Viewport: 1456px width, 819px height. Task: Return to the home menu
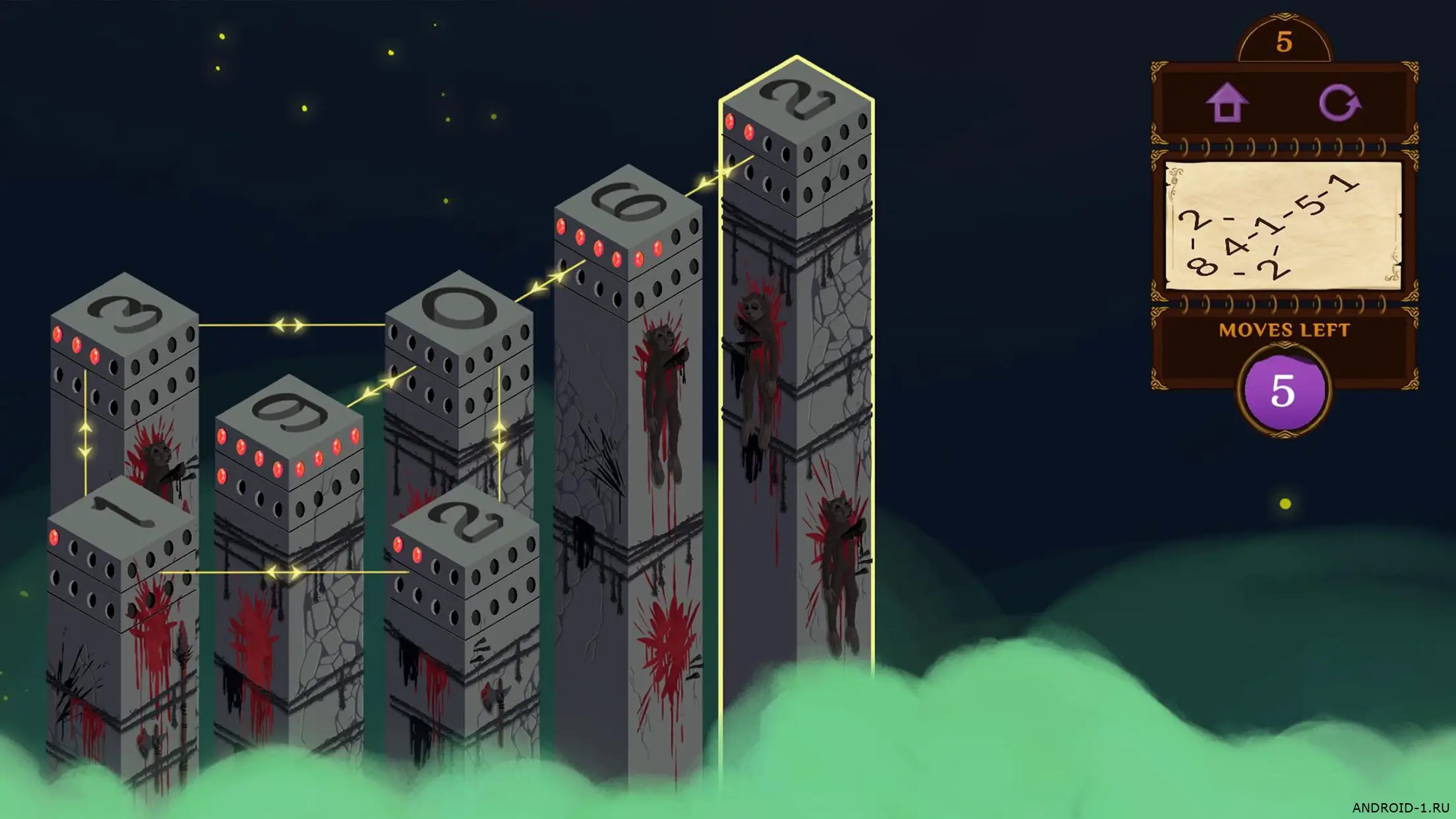[x=1227, y=103]
